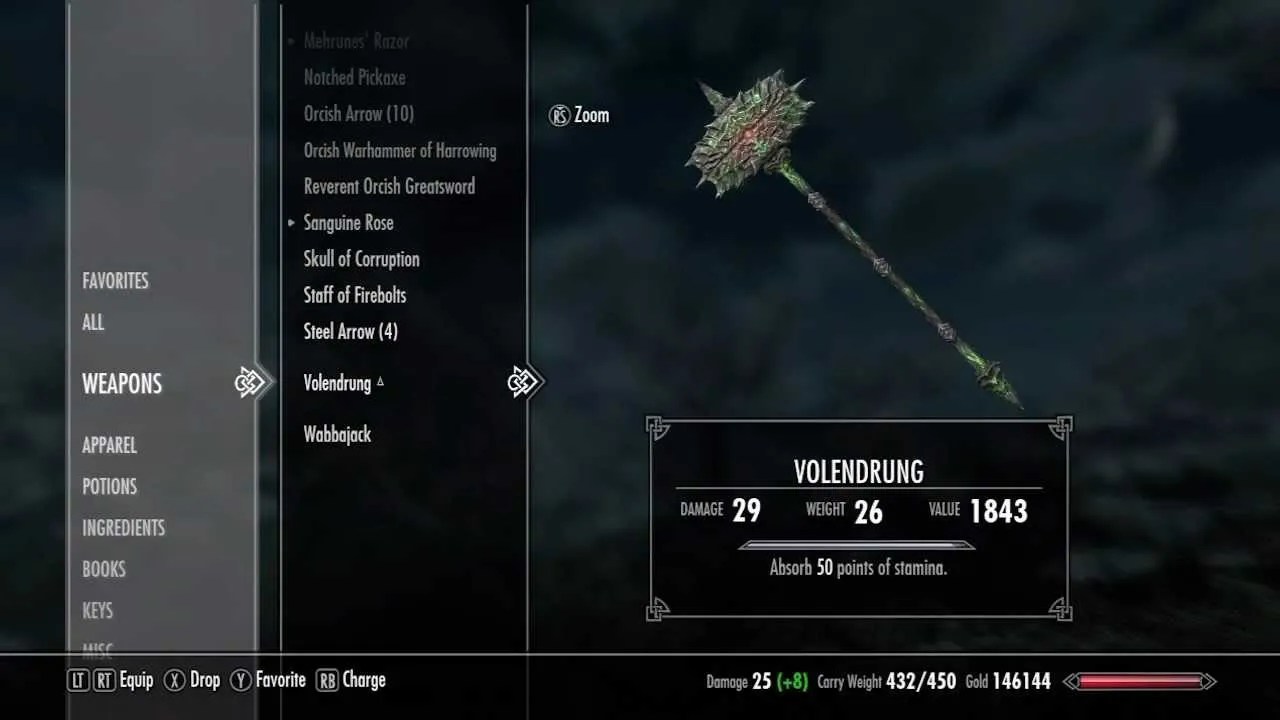Screen dimensions: 1280x720
Task: Open the divider emblem between item columns
Action: [x=527, y=381]
